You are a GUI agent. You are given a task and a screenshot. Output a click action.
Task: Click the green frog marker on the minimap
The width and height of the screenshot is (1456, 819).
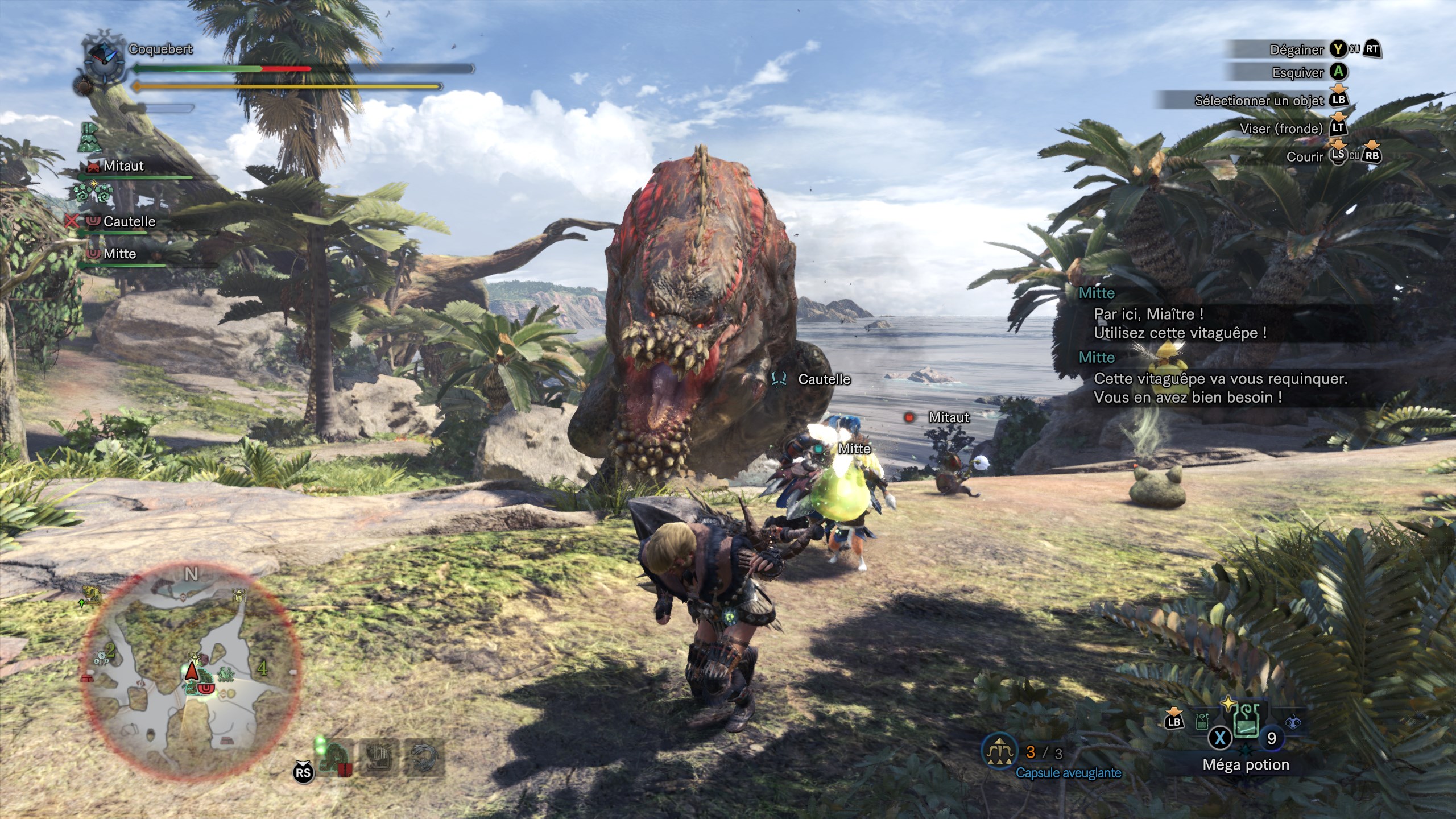click(226, 674)
